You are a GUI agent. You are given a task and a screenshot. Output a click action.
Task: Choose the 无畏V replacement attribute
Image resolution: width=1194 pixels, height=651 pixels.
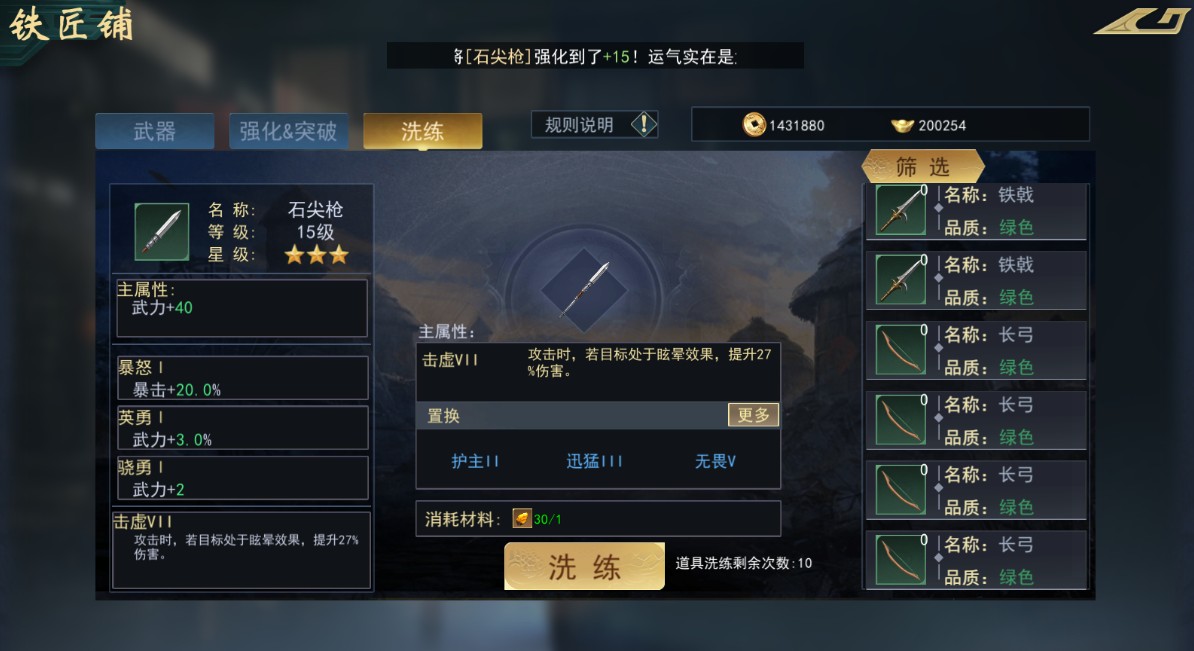[716, 461]
